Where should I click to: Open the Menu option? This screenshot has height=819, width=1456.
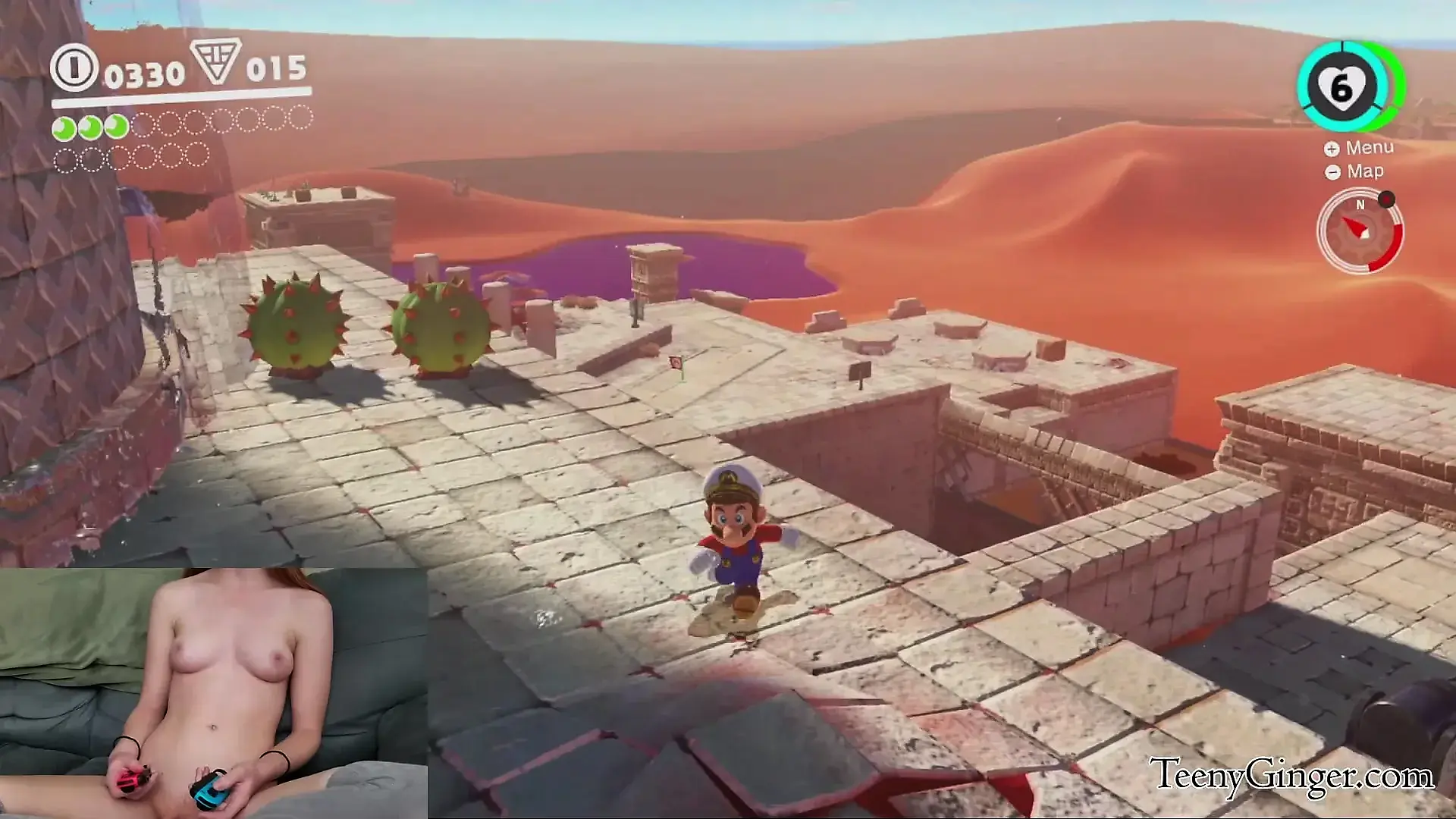point(1360,148)
